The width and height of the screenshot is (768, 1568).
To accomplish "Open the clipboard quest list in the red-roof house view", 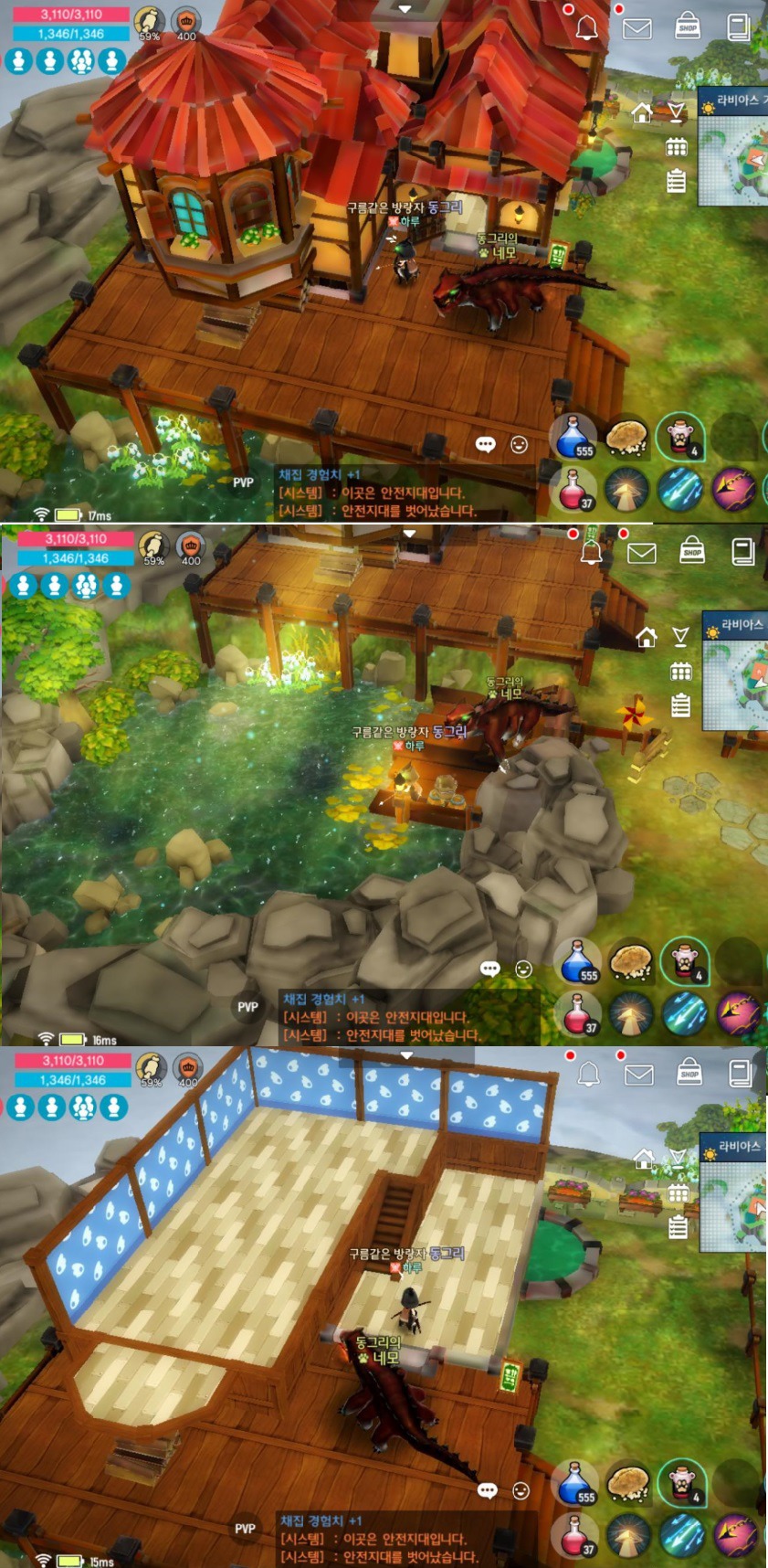I will (x=676, y=180).
